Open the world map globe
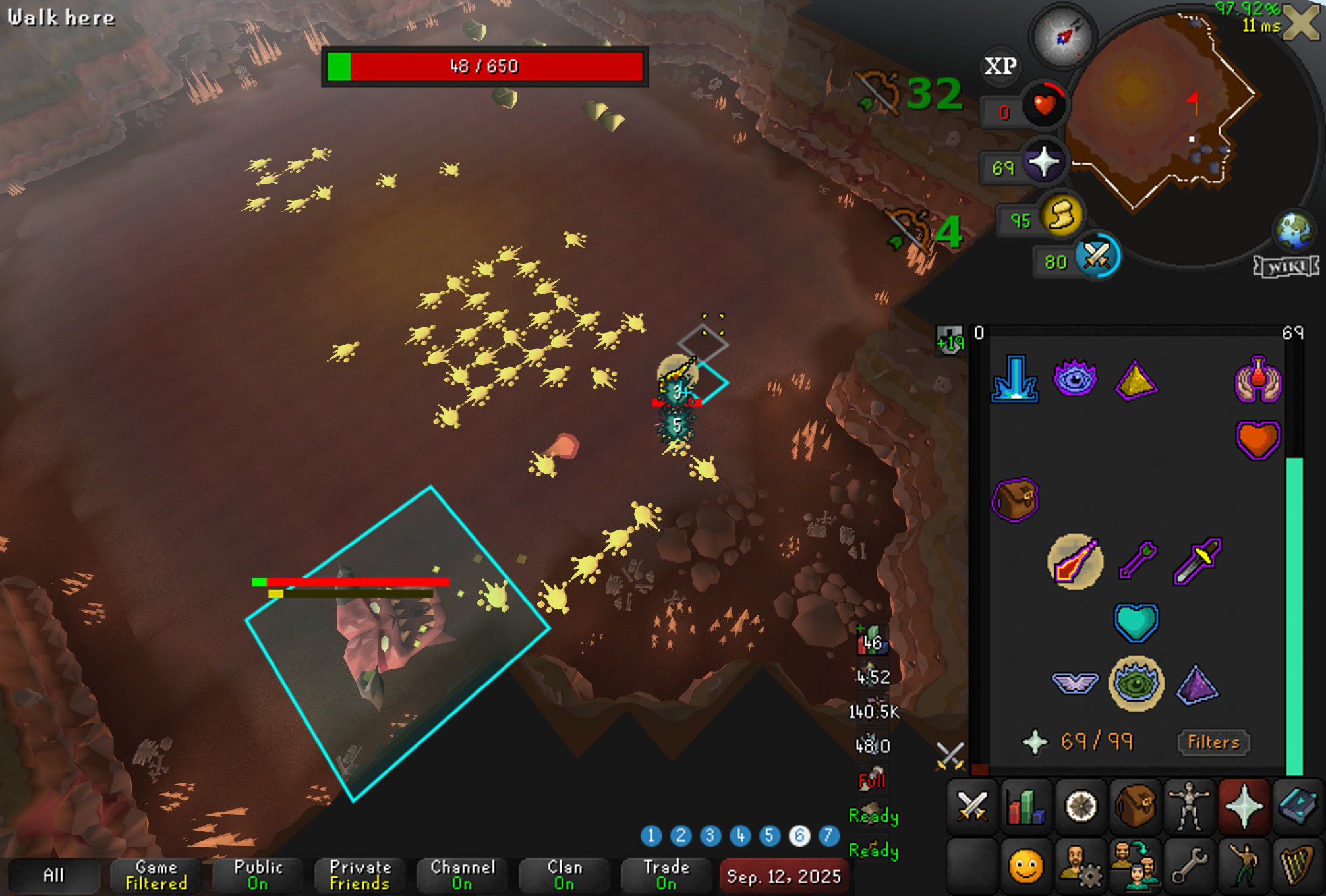 pos(1294,231)
